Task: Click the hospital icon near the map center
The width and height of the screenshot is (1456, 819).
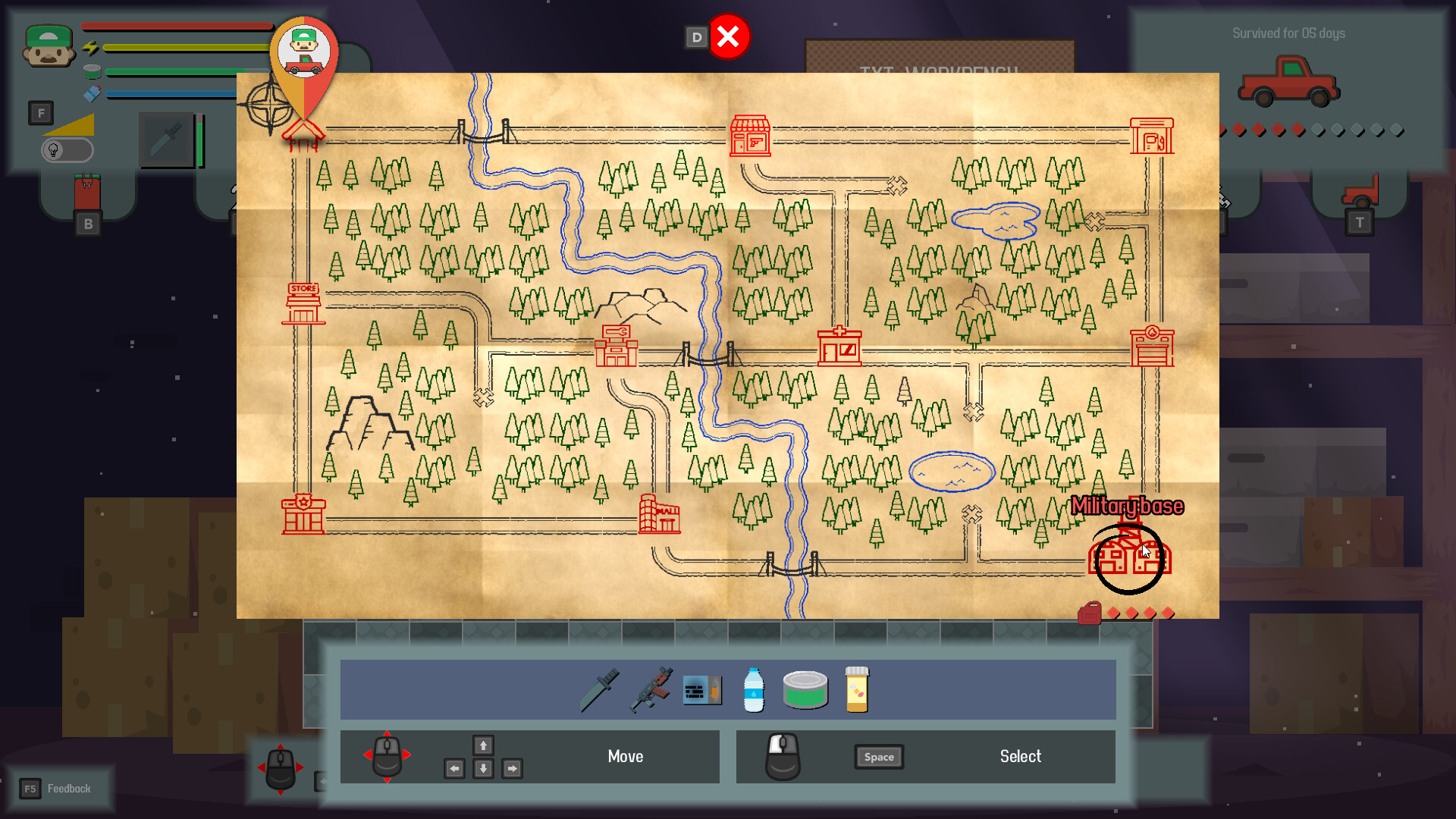Action: point(839,347)
